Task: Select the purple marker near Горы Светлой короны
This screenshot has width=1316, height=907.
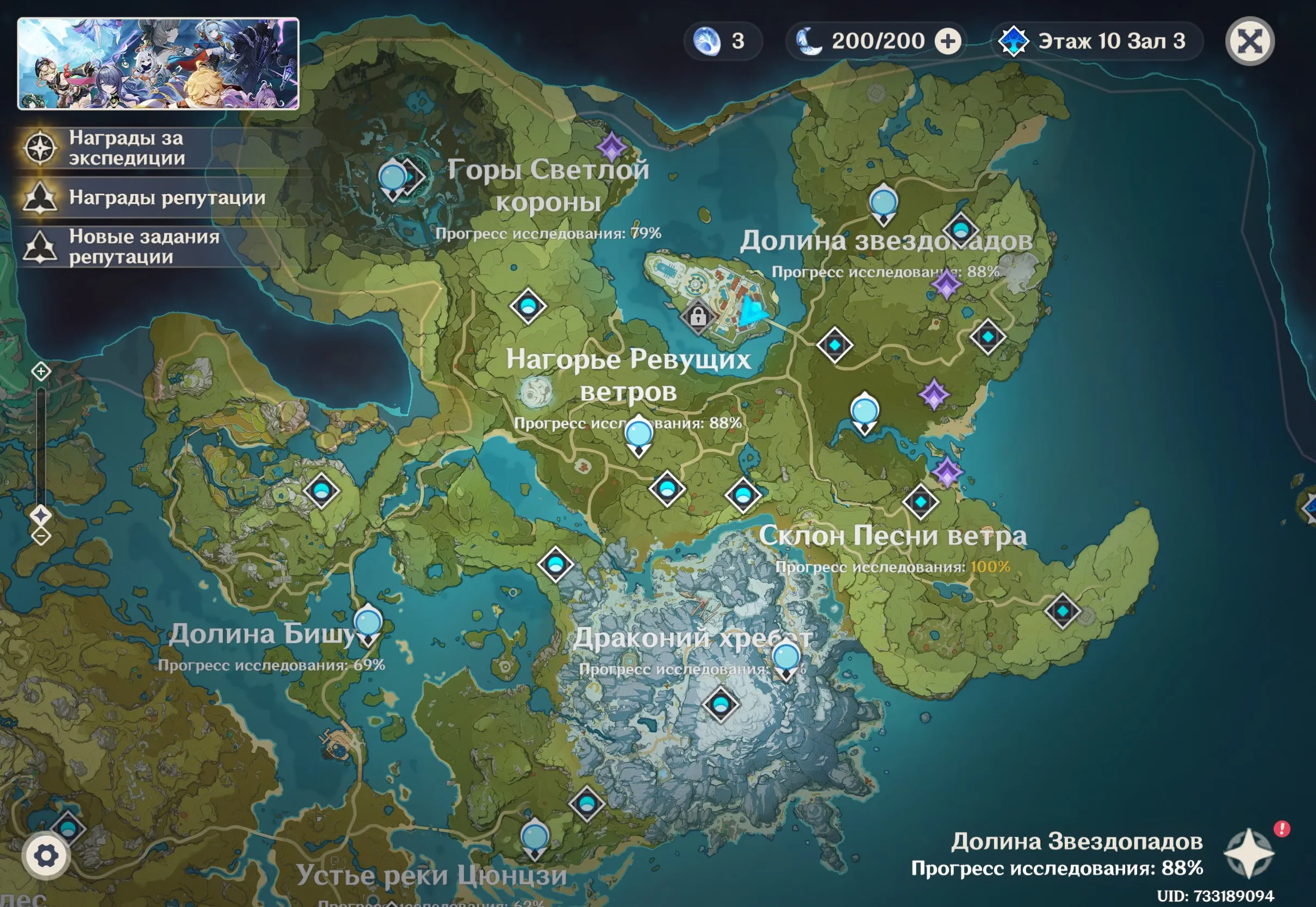Action: tap(611, 147)
